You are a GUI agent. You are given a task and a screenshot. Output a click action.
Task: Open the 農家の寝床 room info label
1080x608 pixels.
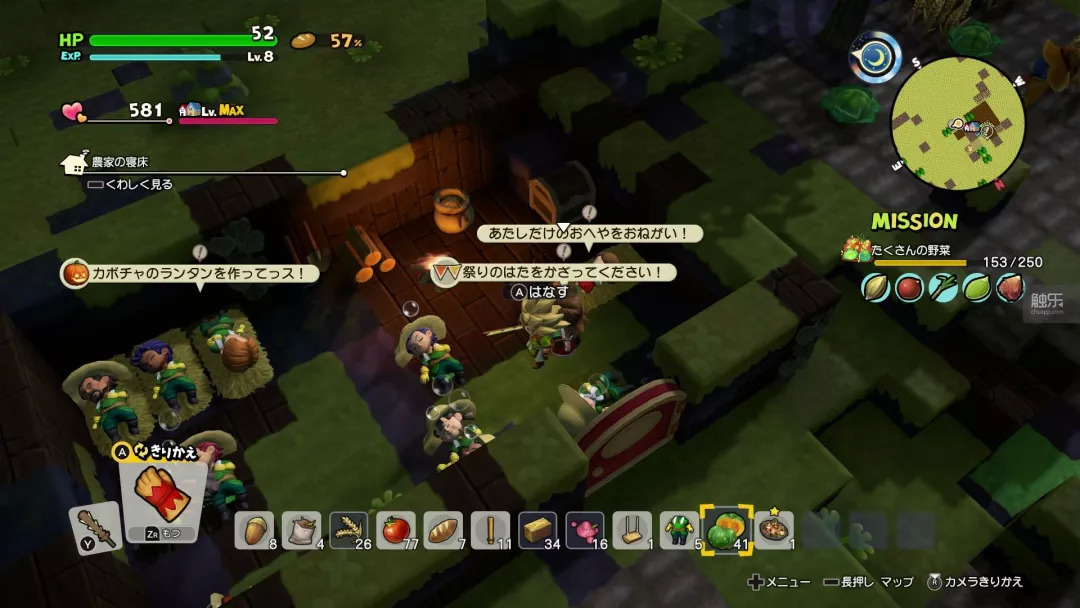click(119, 161)
